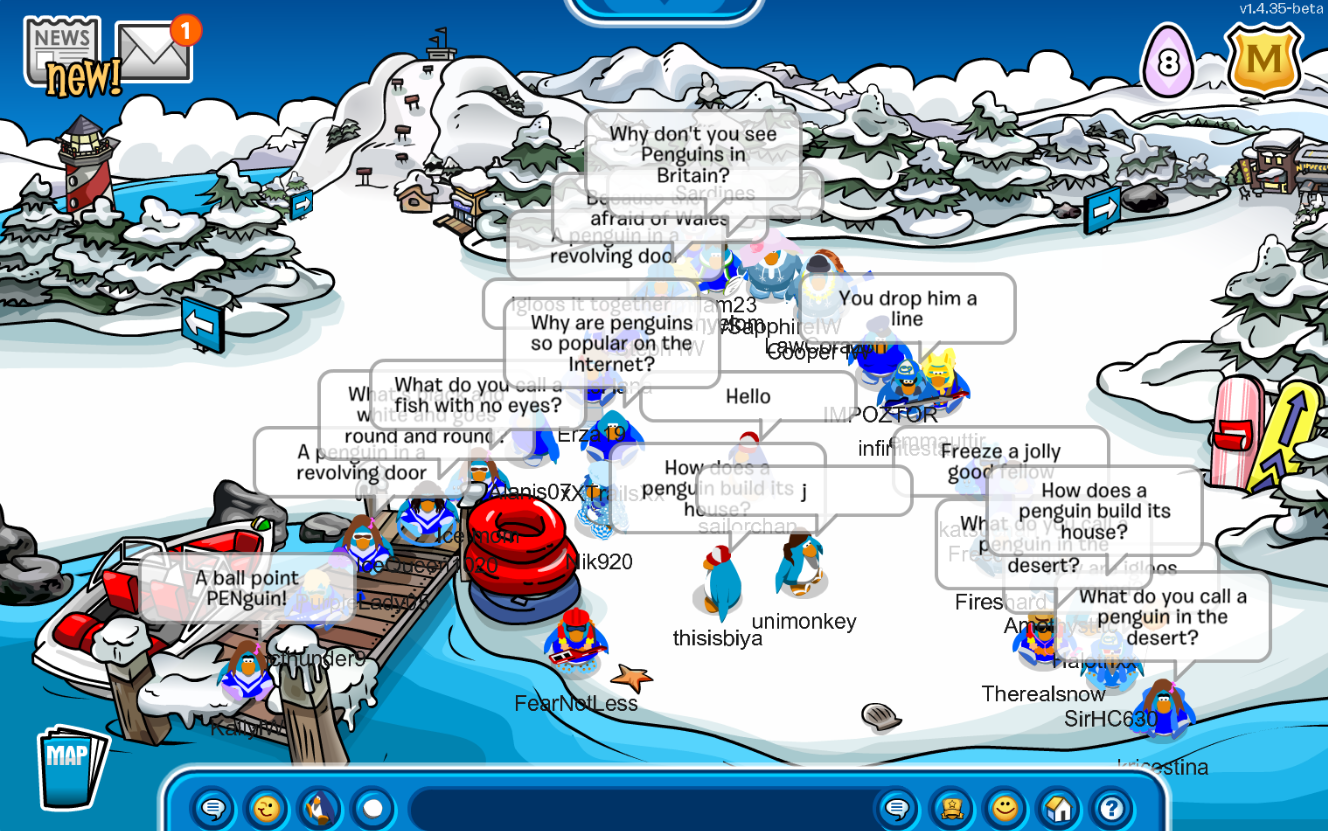Open the question-mark help button
The width and height of the screenshot is (1328, 831).
[1111, 807]
